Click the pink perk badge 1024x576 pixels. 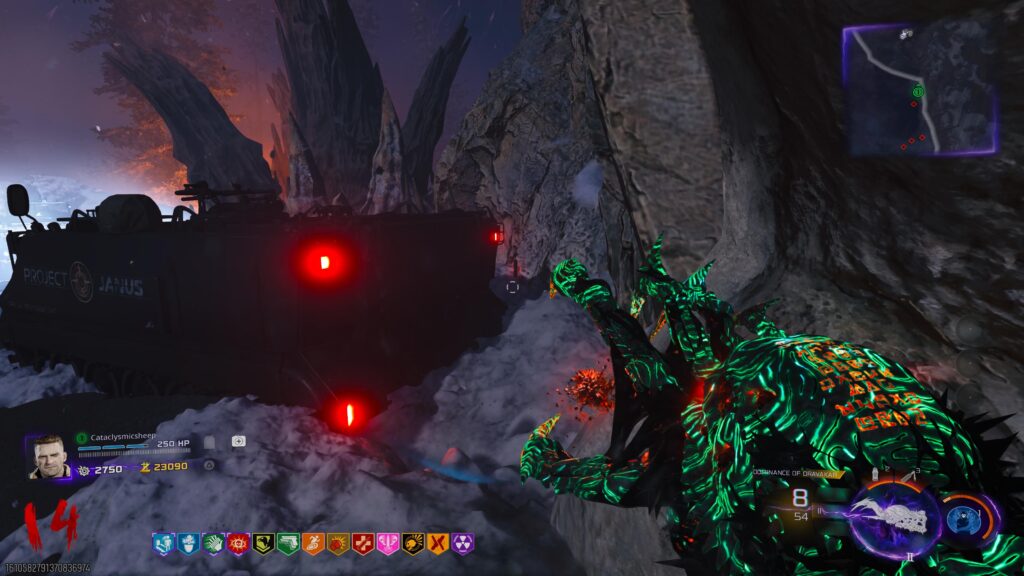[x=387, y=544]
